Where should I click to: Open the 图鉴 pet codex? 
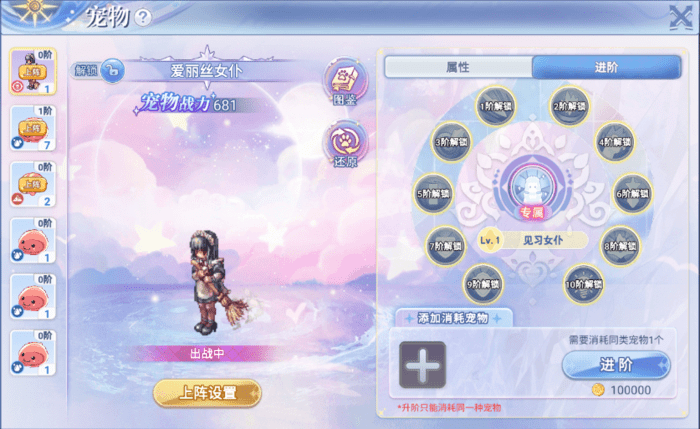coord(343,78)
